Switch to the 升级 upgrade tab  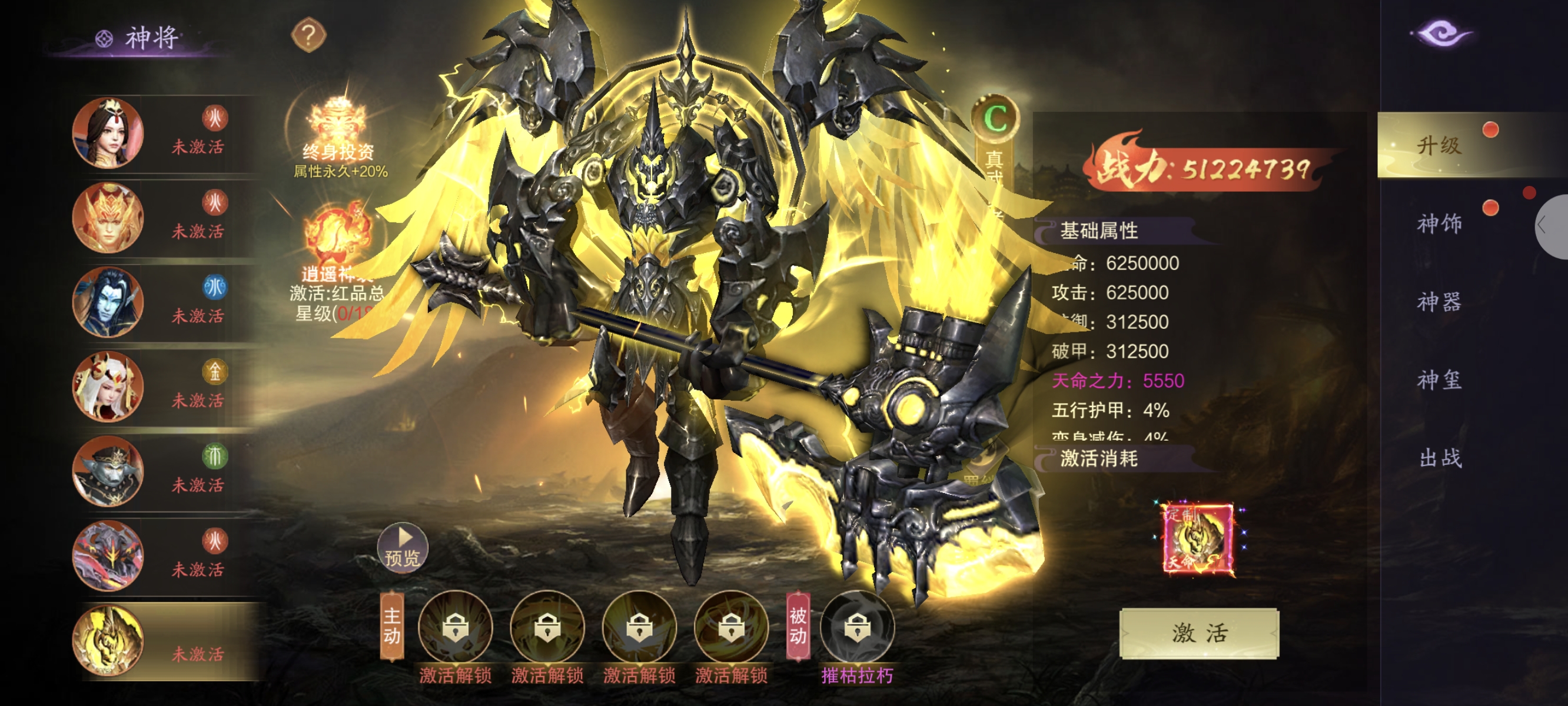1439,146
